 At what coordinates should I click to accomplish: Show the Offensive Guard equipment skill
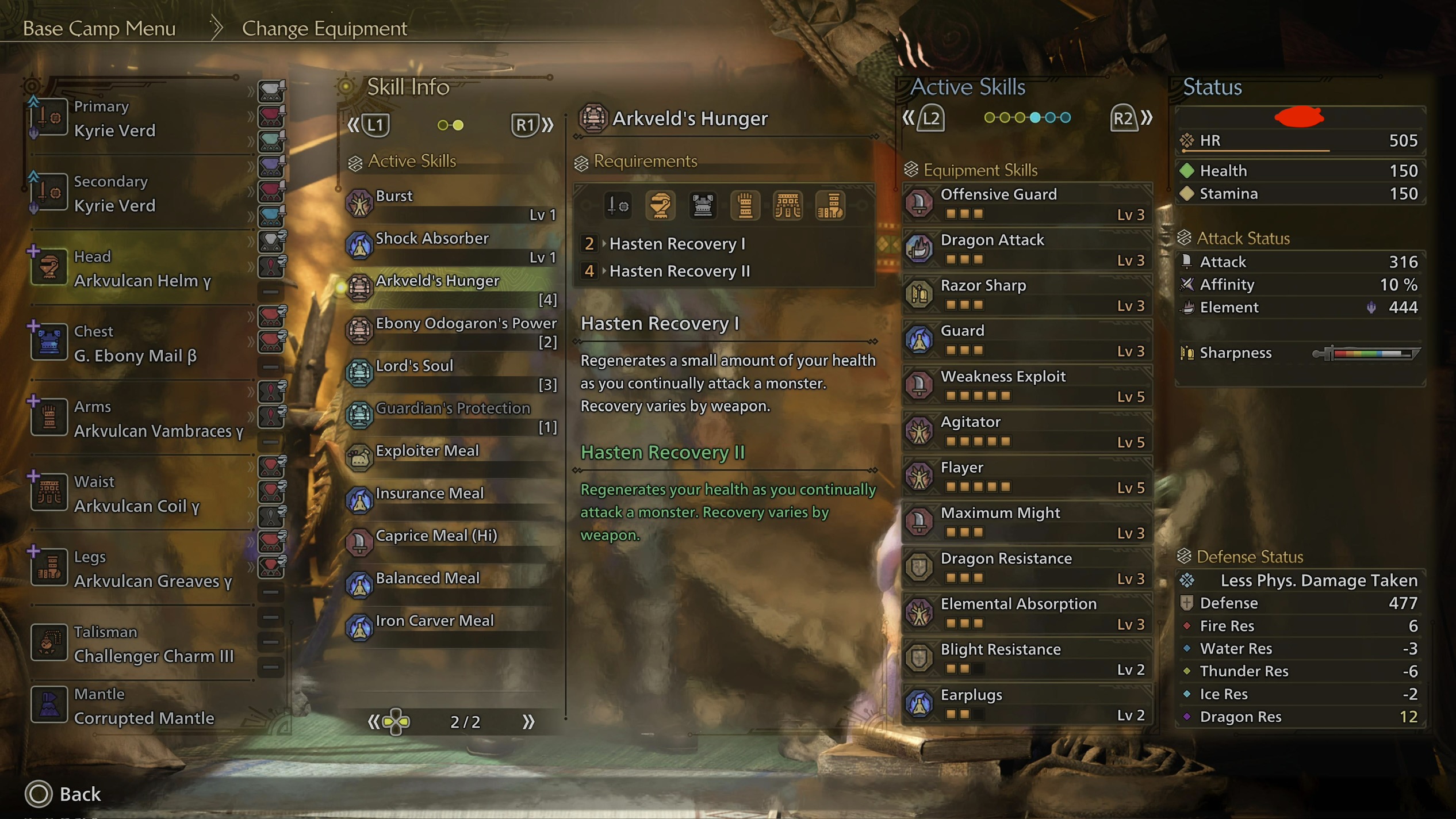(x=1027, y=204)
